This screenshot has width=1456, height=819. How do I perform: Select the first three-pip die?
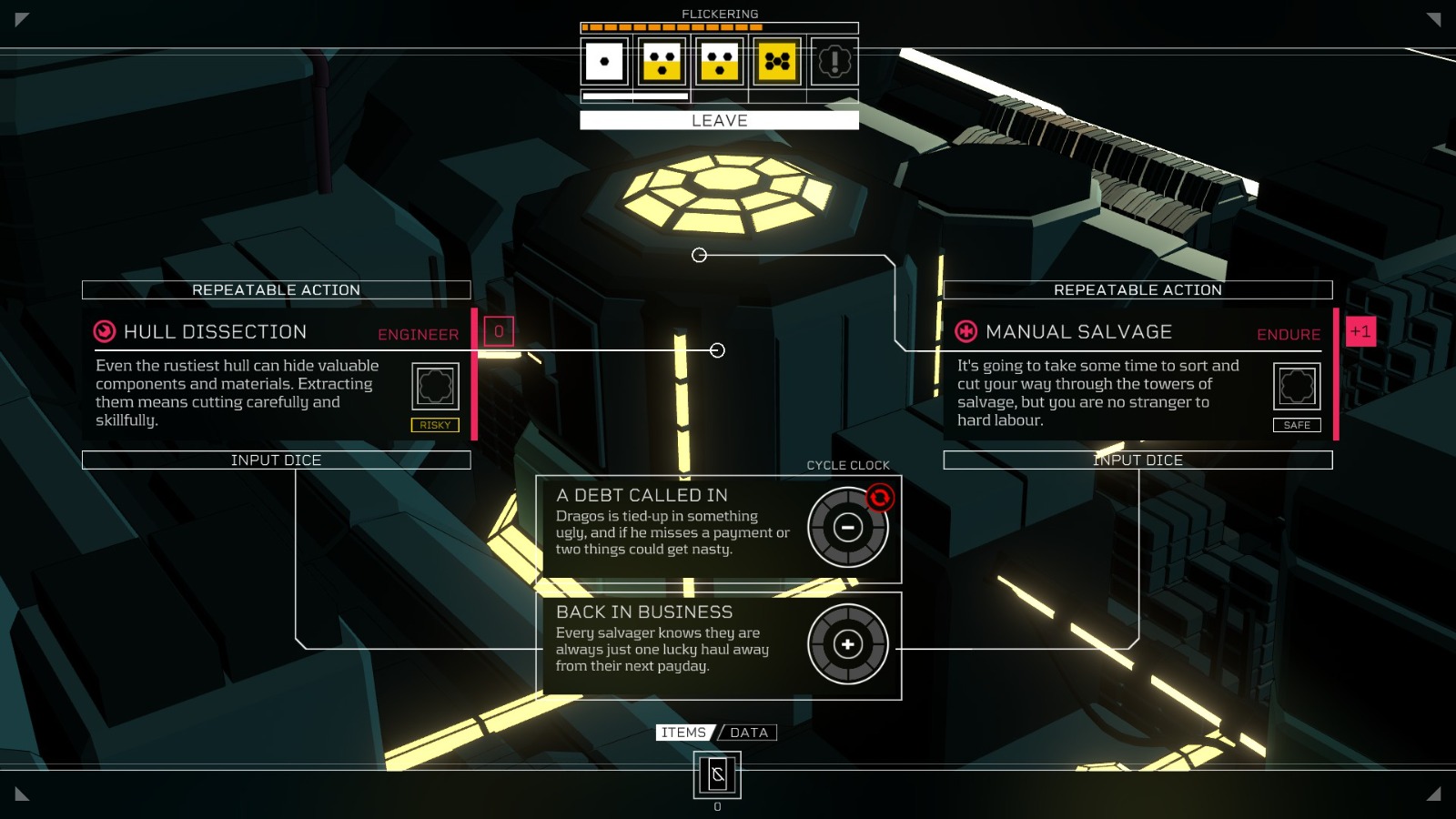tap(662, 61)
